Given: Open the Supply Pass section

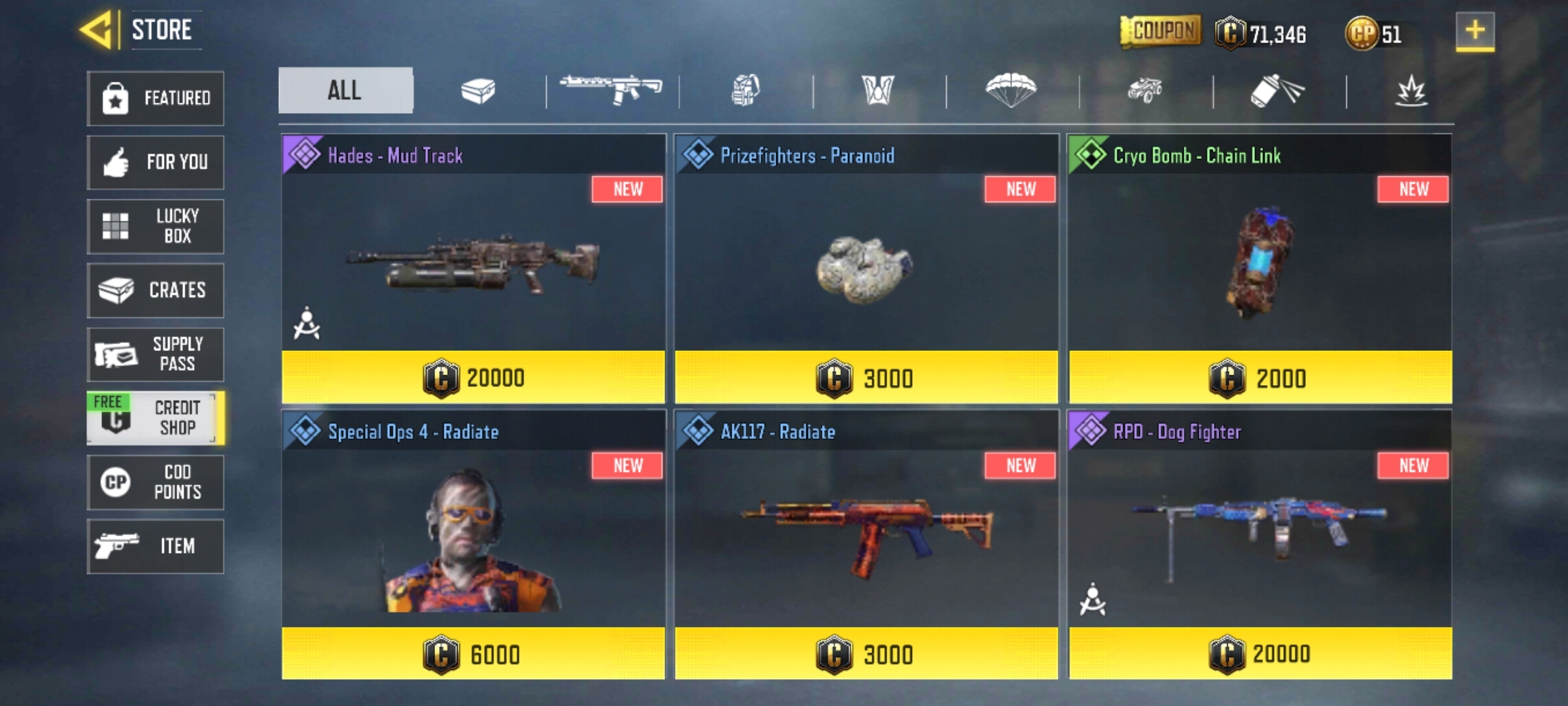Looking at the screenshot, I should (155, 354).
